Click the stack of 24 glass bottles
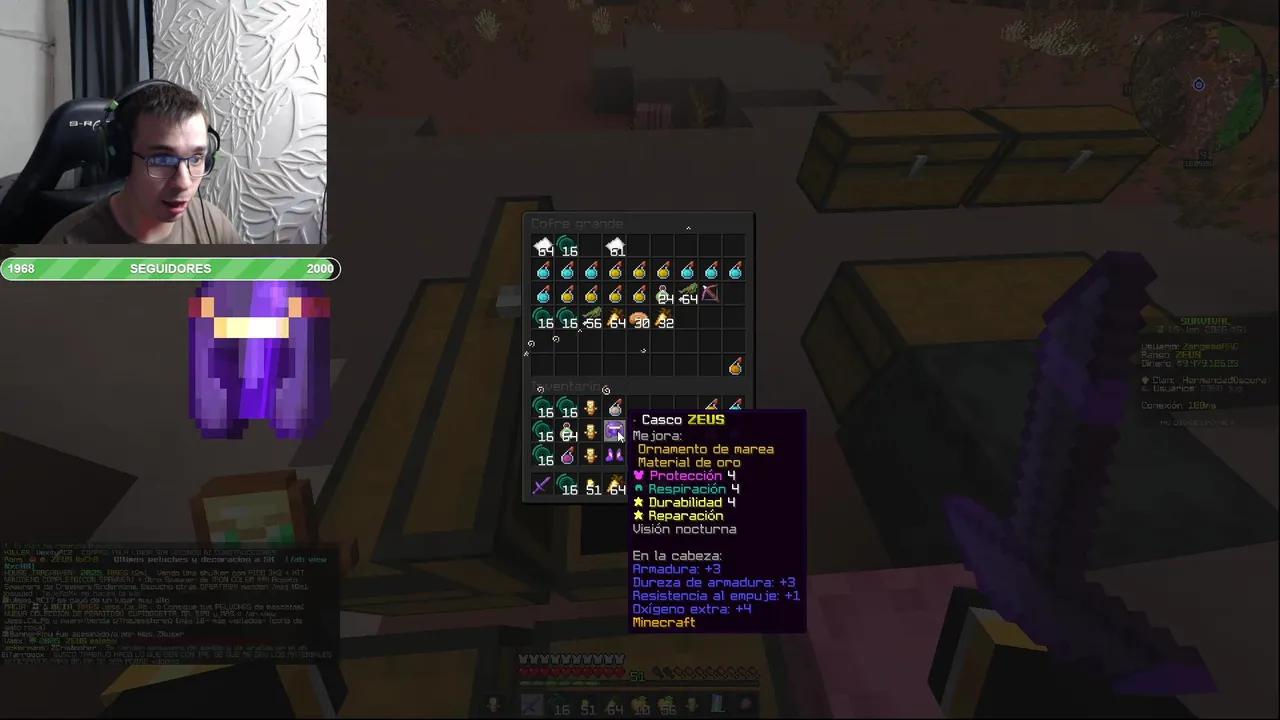This screenshot has height=720, width=1280. (663, 295)
